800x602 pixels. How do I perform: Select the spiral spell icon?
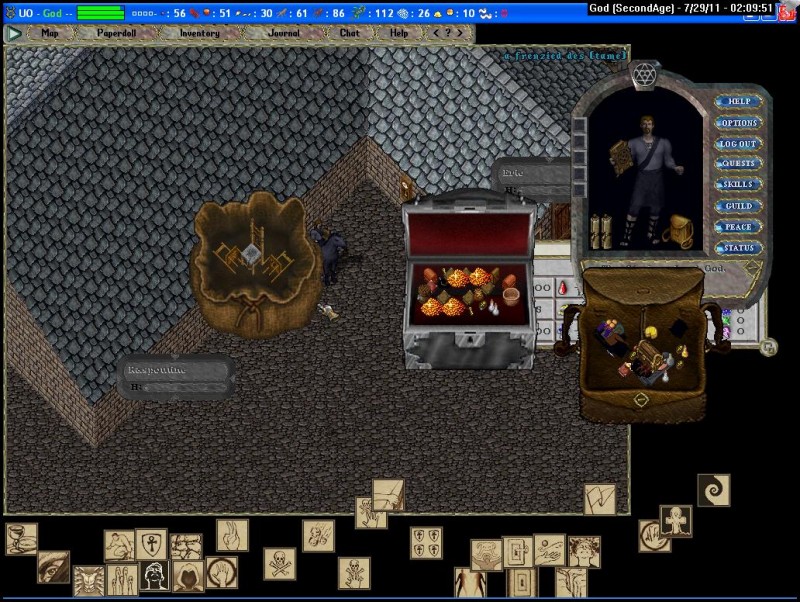(713, 490)
